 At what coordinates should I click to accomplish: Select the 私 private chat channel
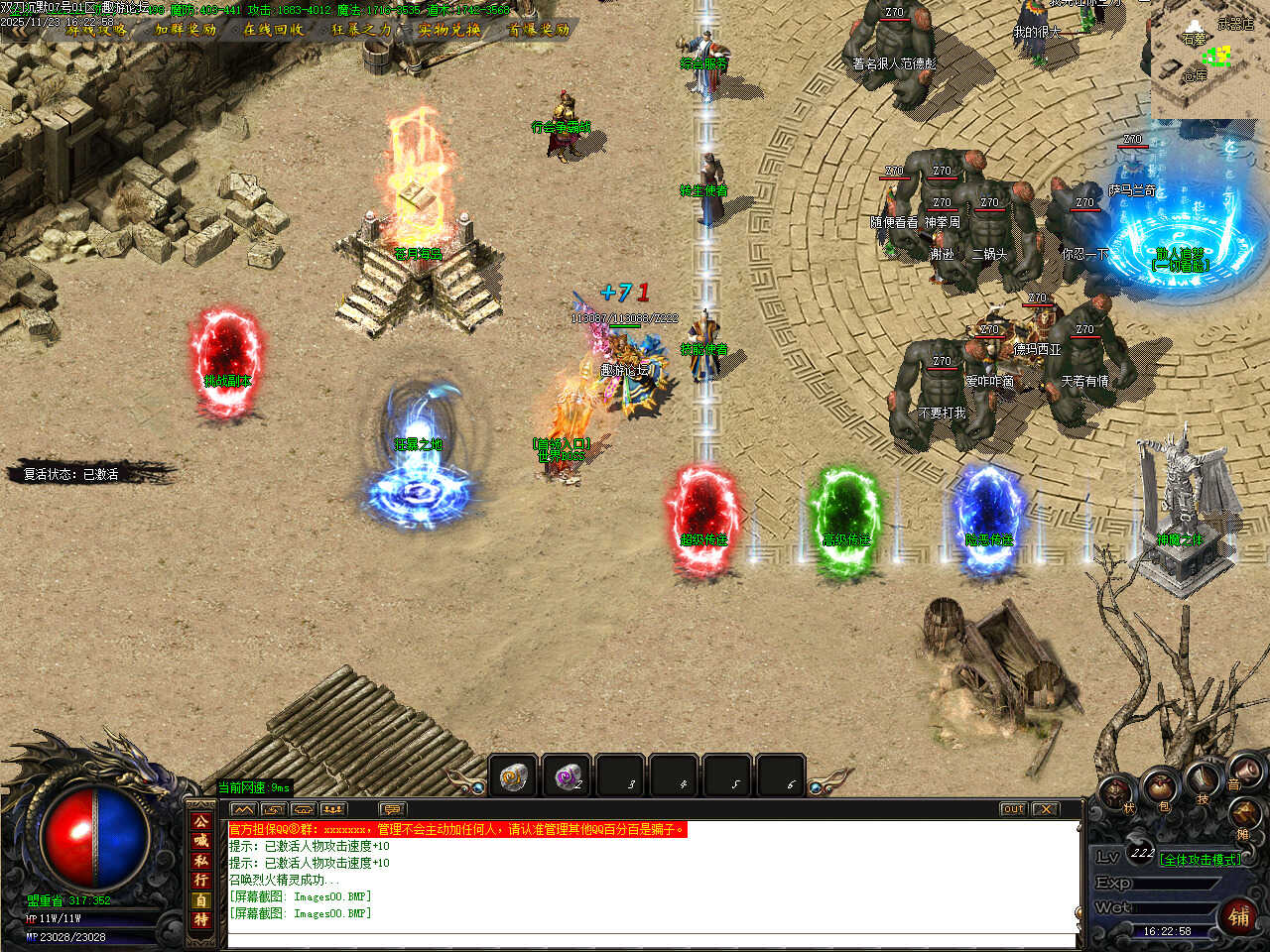click(201, 861)
